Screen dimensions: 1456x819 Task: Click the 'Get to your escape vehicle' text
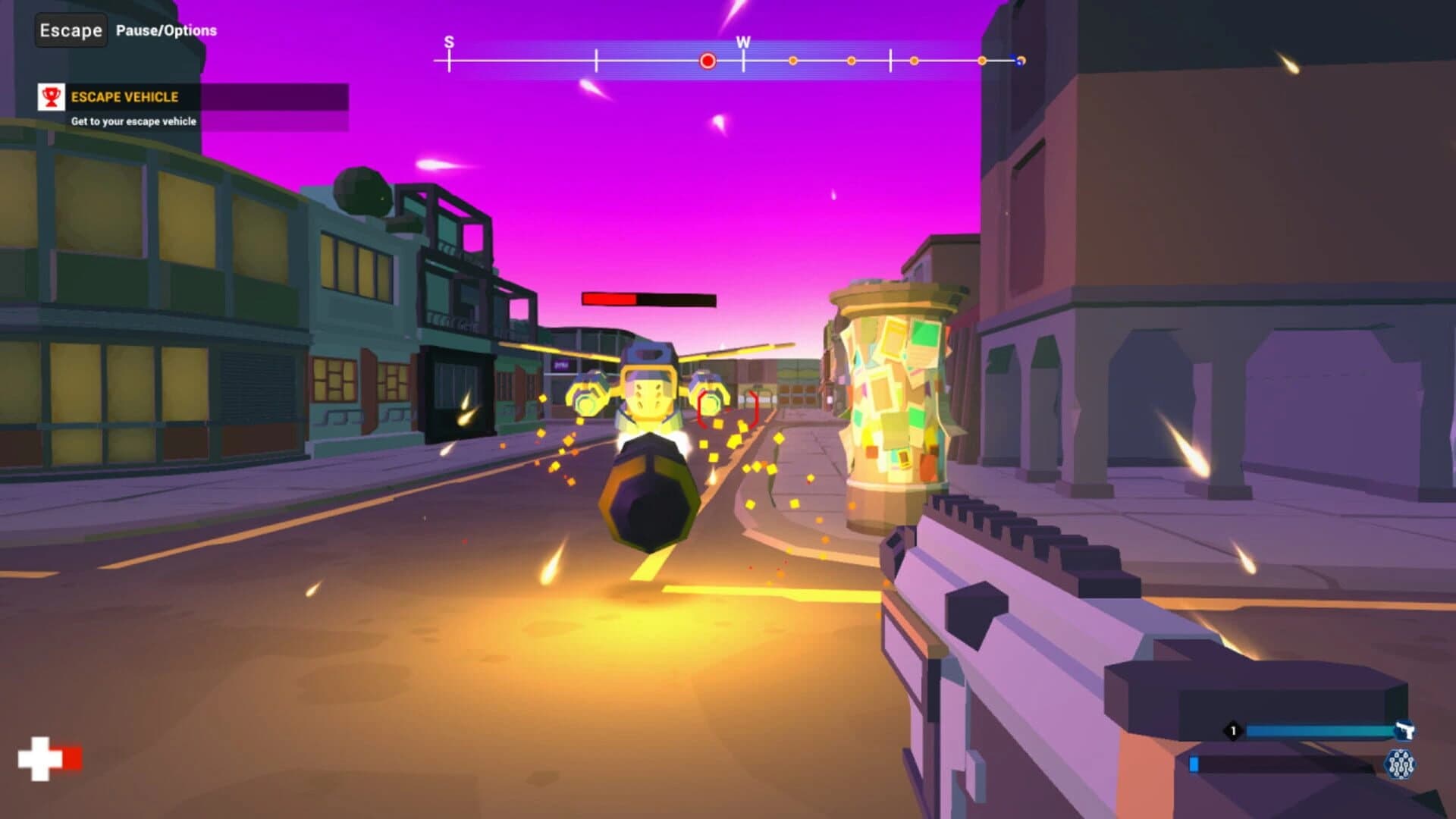click(x=133, y=120)
